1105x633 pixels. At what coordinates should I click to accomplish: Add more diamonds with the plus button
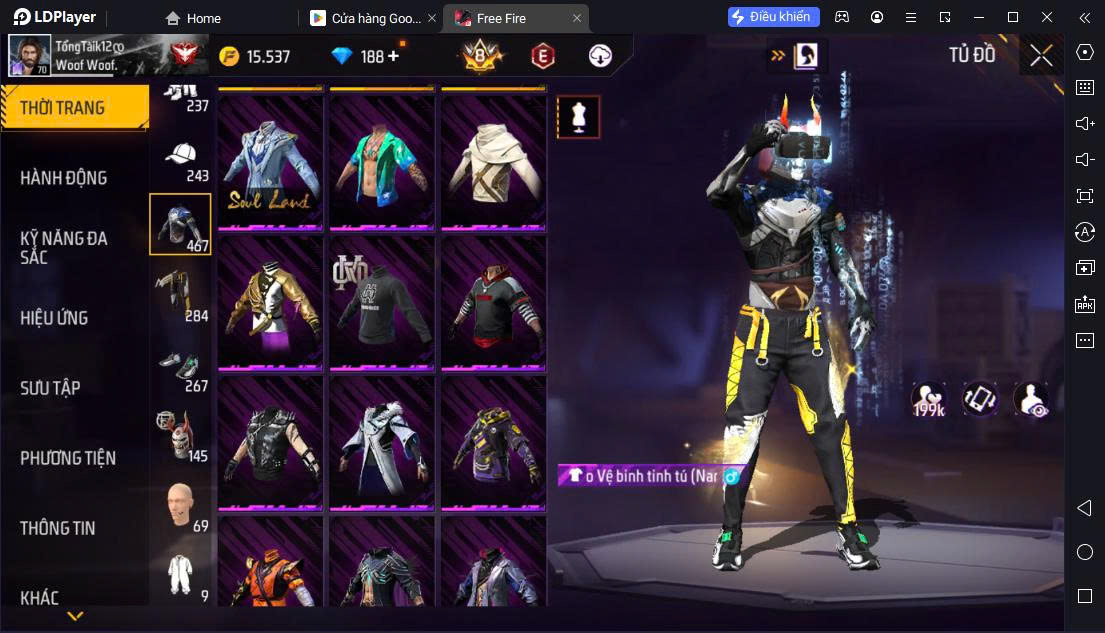(393, 56)
